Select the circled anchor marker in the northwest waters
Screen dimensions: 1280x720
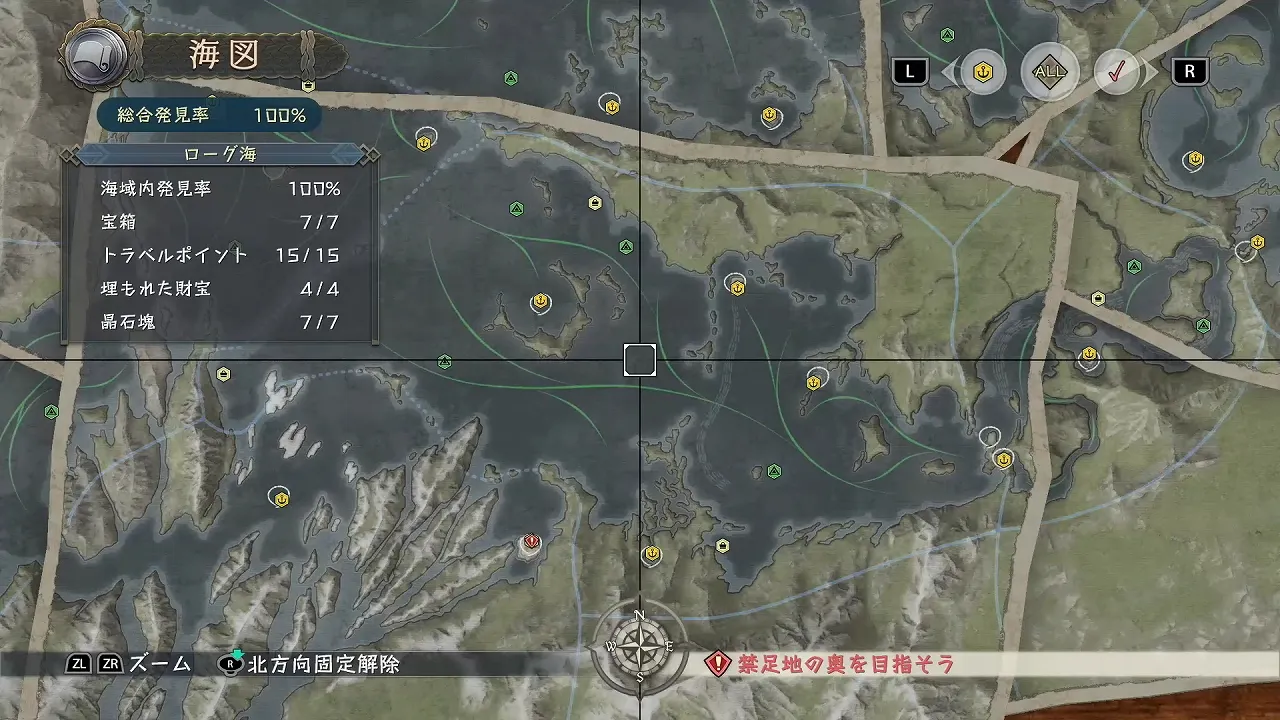pyautogui.click(x=423, y=141)
